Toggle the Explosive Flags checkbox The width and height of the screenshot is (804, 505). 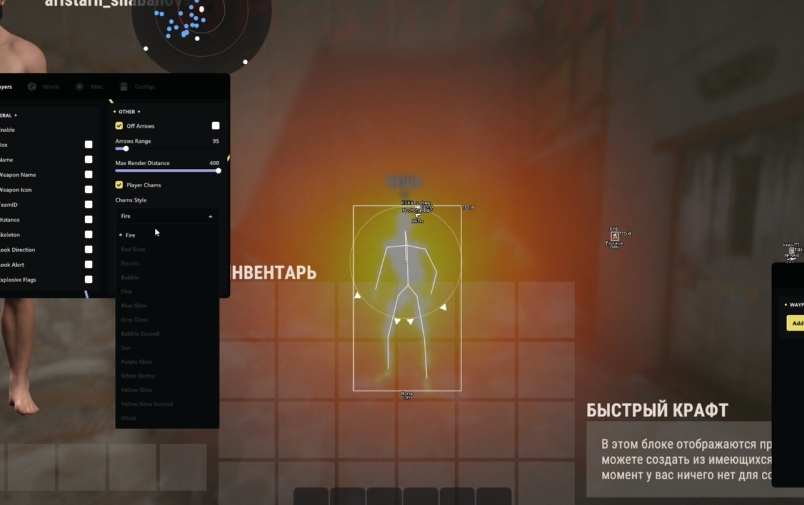coord(88,280)
